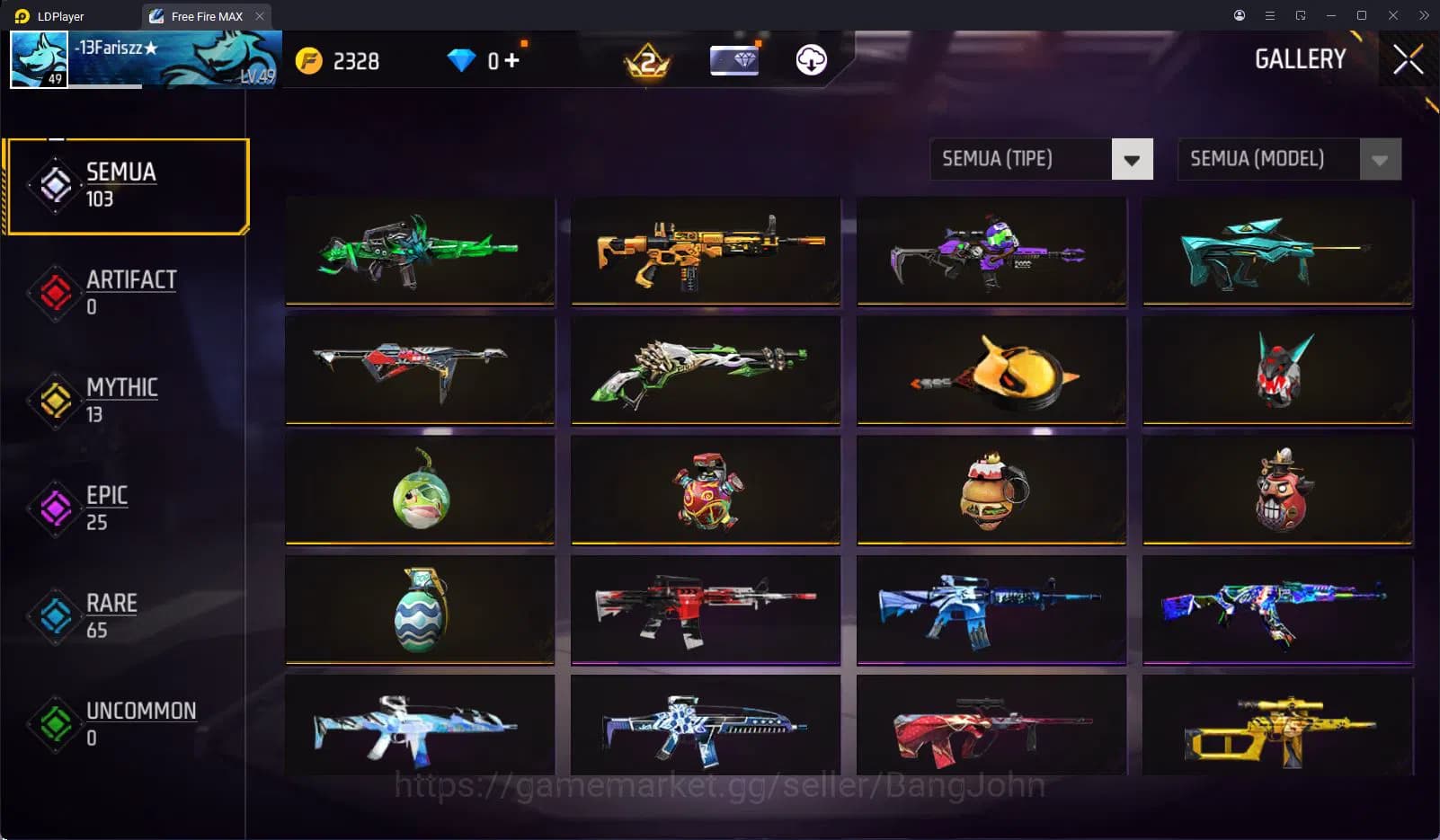This screenshot has width=1440, height=840.
Task: Open the level 2 crown rank badge
Action: pos(645,60)
